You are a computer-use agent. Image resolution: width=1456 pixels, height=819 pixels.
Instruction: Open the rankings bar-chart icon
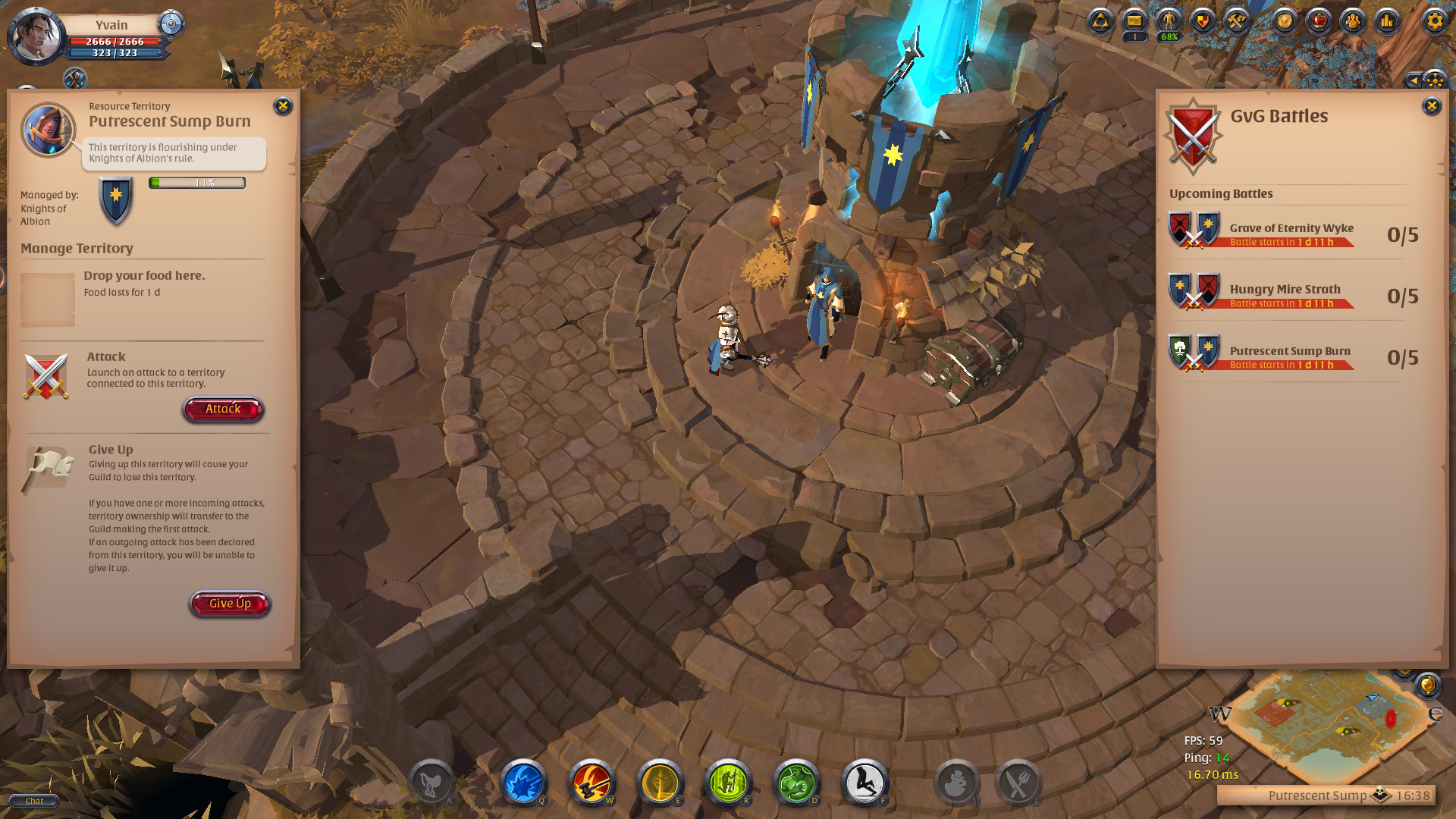coord(1388,21)
